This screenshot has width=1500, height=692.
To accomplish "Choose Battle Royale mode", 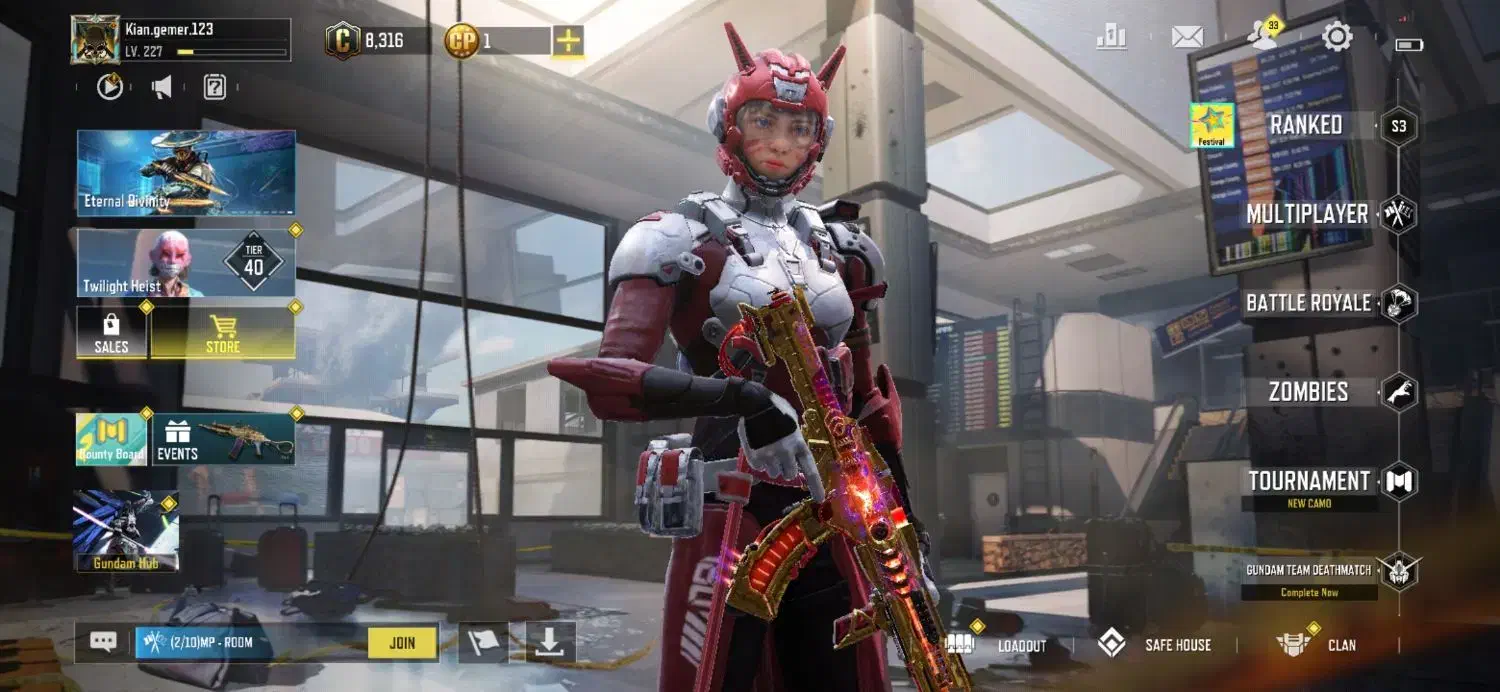I will (x=1308, y=303).
